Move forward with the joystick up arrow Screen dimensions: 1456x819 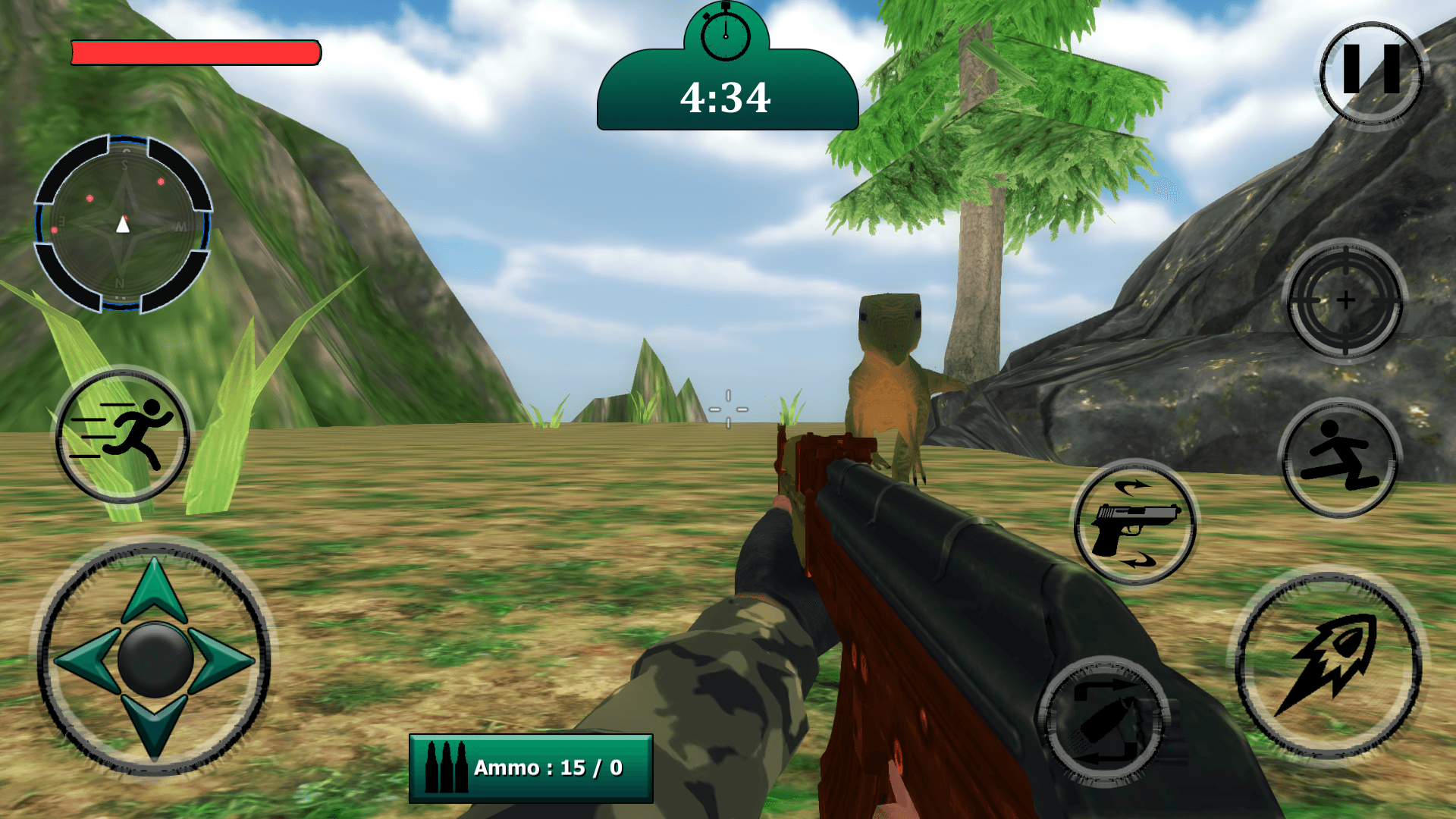[155, 589]
